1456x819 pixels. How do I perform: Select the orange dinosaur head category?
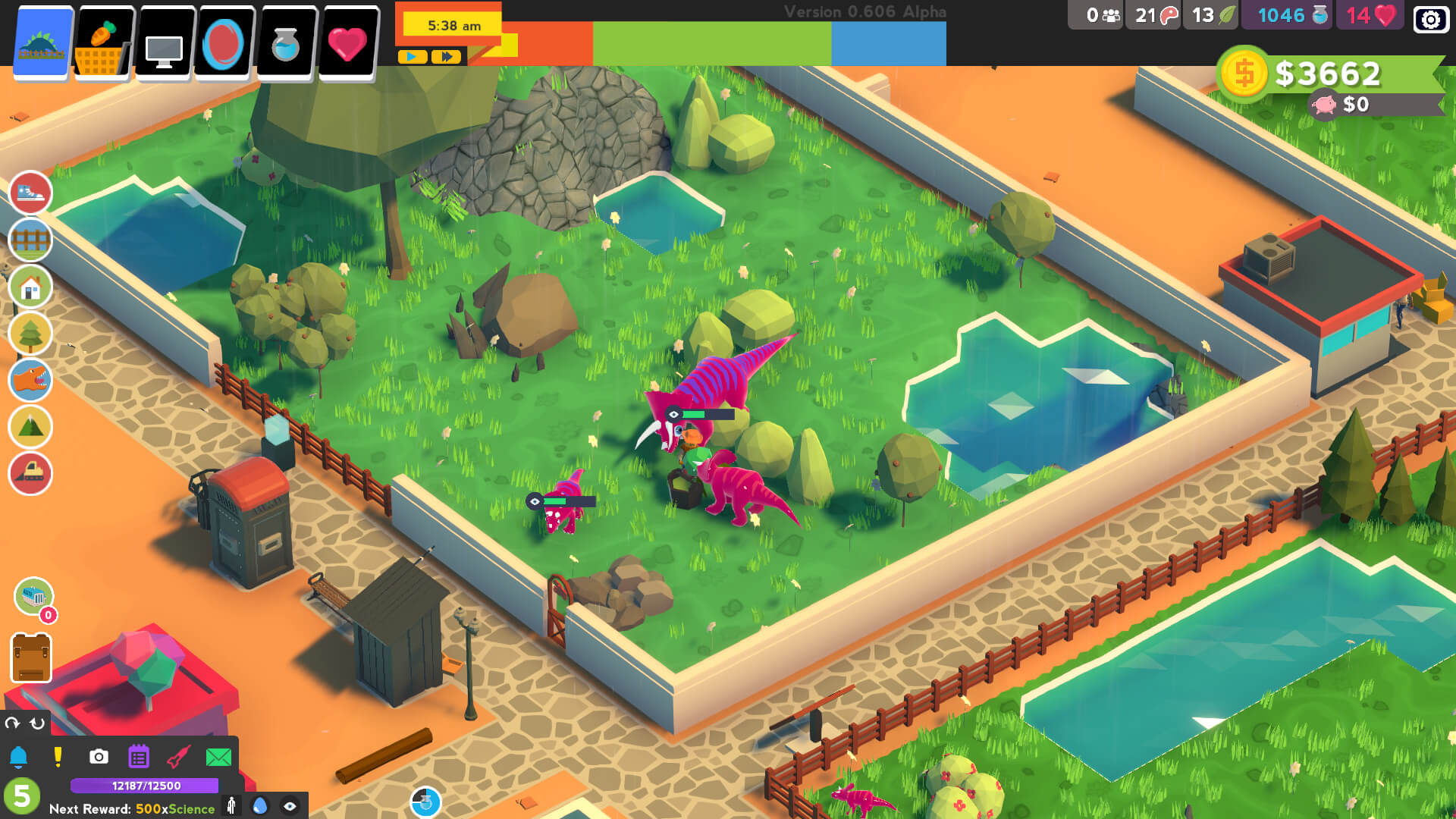click(x=30, y=380)
